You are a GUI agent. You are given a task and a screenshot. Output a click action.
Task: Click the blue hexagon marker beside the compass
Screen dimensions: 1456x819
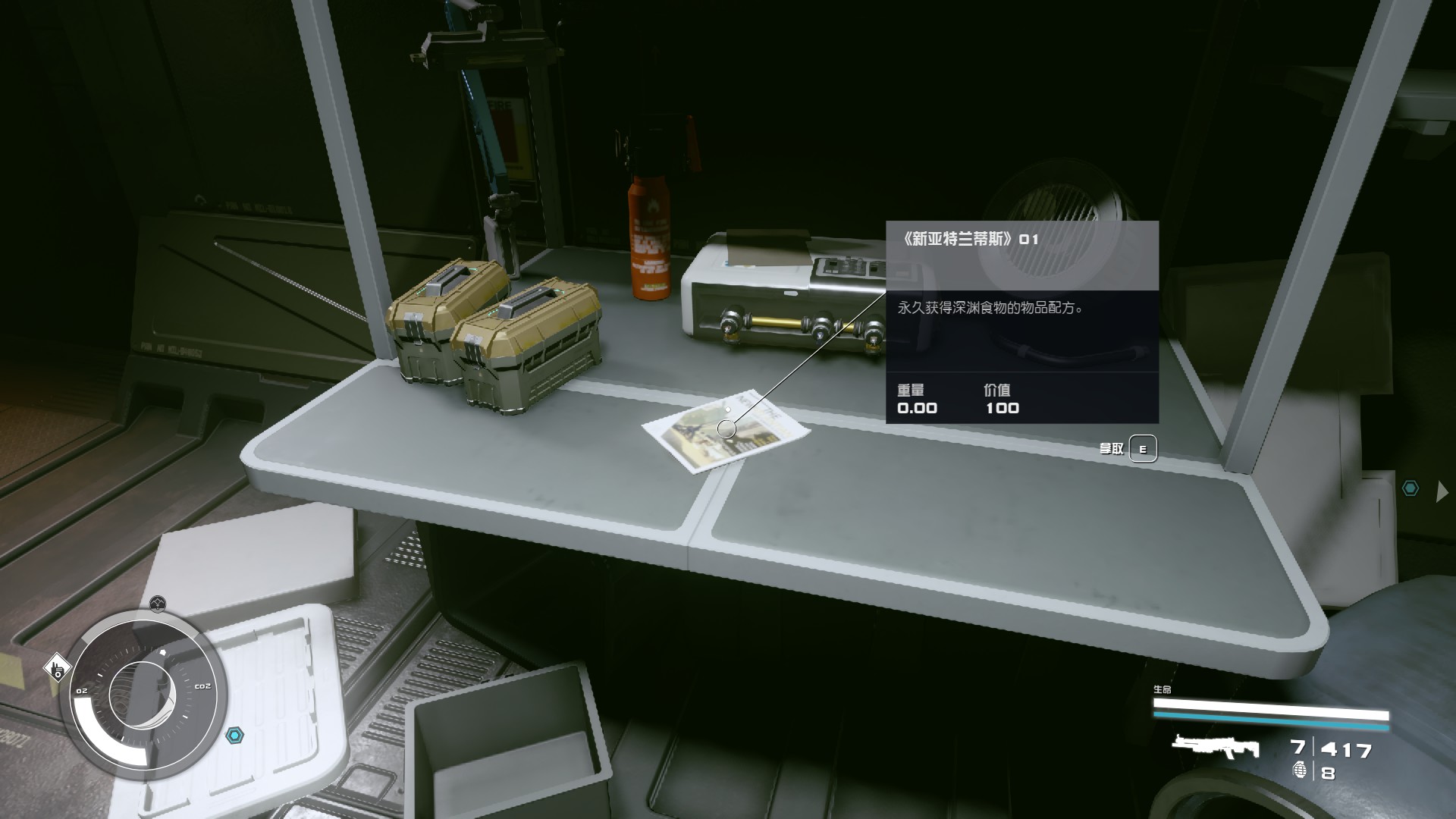point(236,735)
